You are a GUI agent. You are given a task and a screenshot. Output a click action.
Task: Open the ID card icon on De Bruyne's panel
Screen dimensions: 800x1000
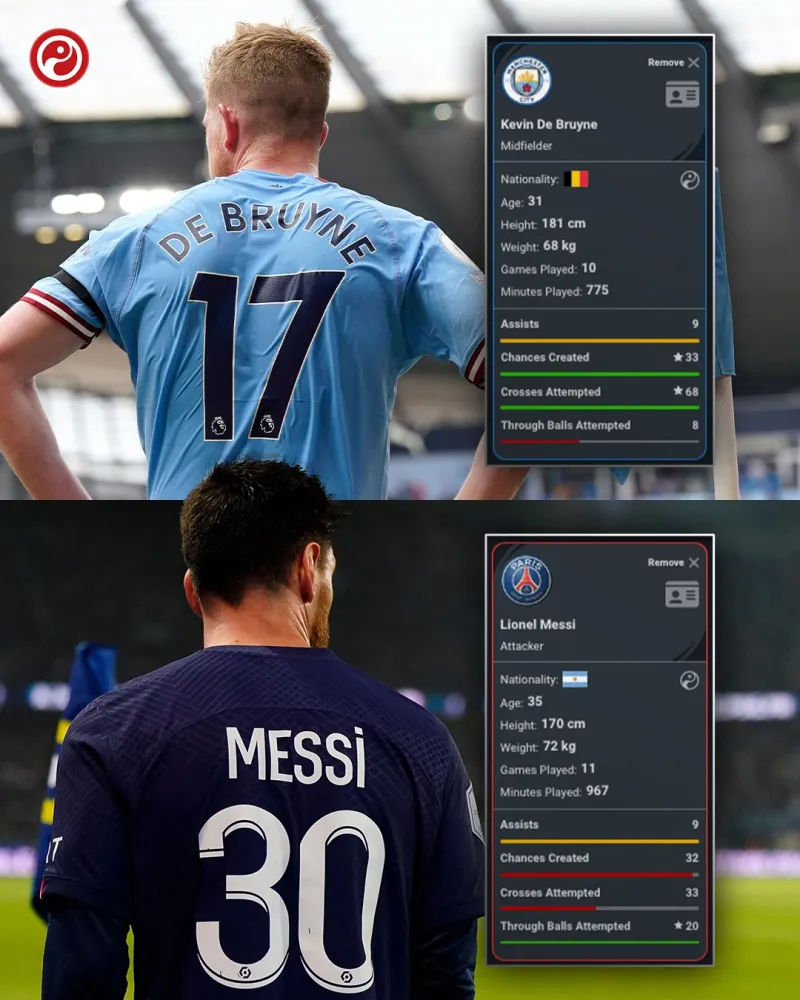(682, 94)
